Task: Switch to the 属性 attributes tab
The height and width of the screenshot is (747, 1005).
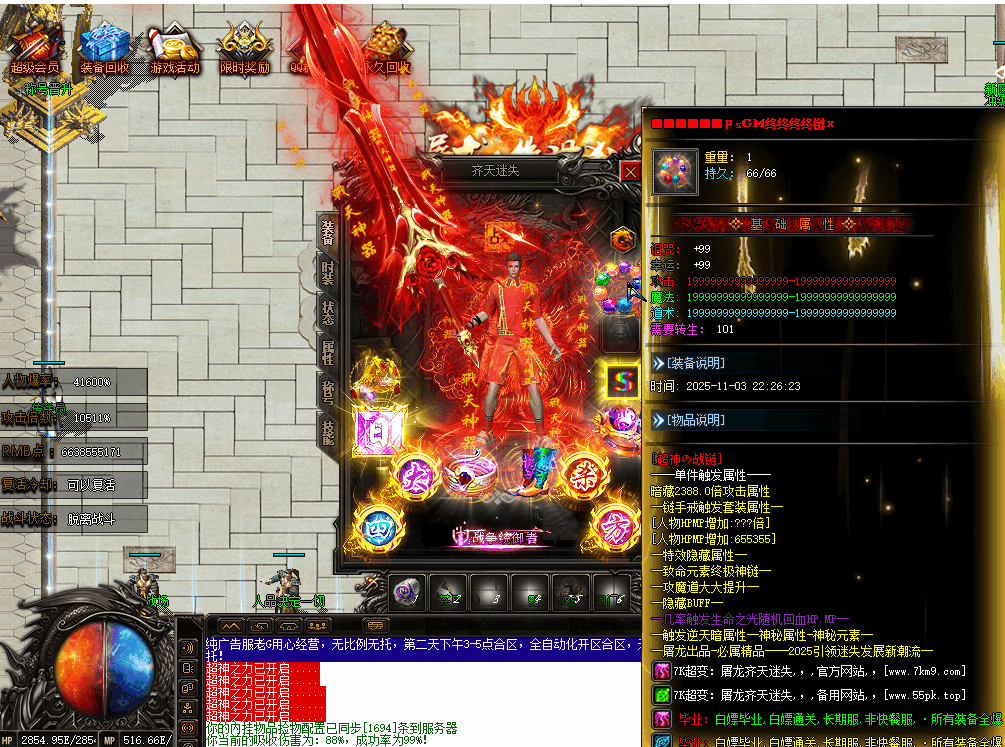Action: 328,352
